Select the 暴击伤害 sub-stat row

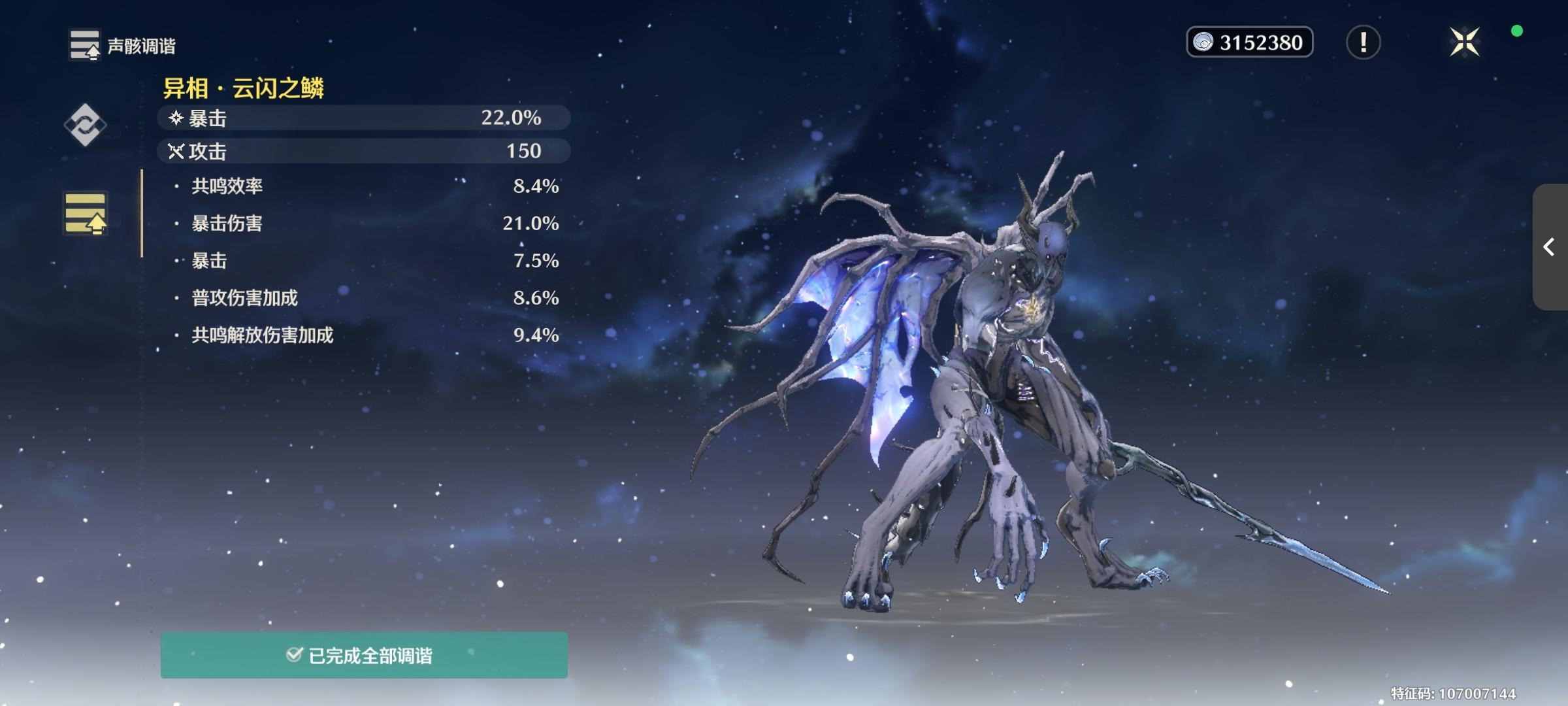coord(366,224)
